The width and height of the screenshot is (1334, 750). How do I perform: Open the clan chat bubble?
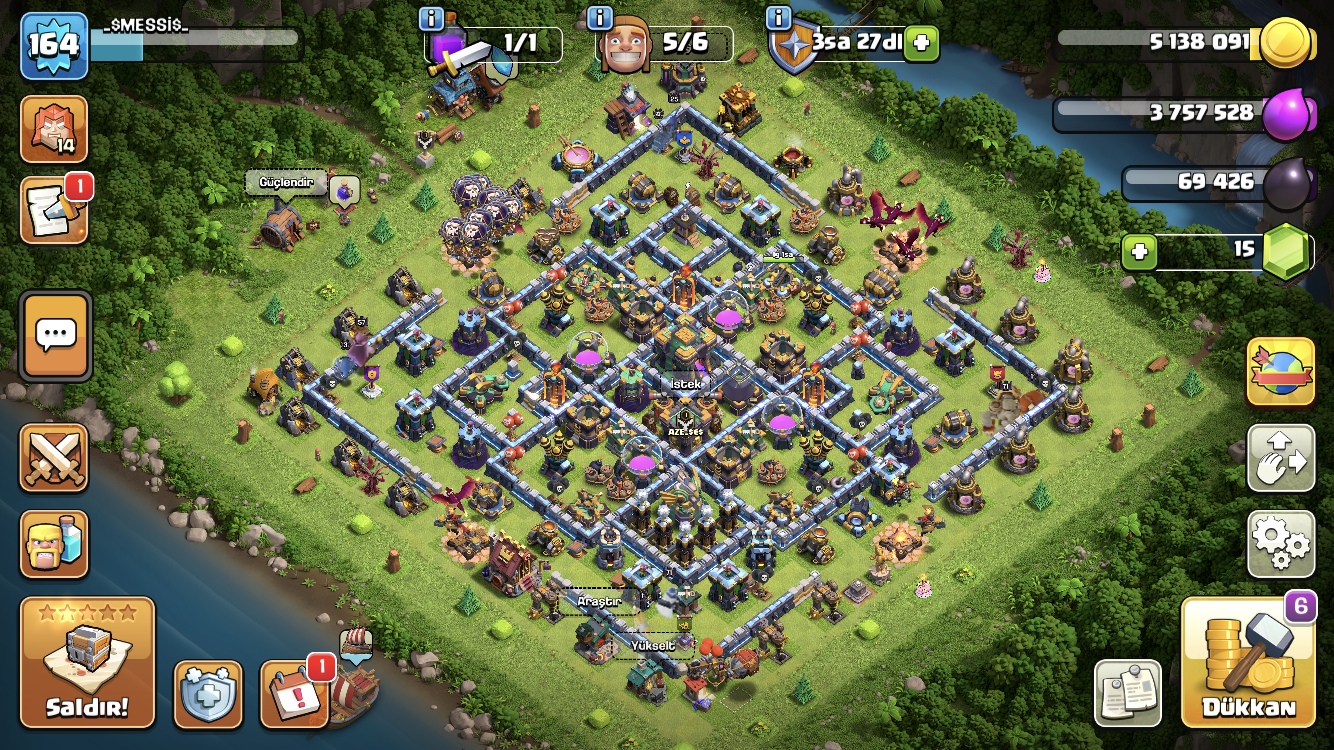pyautogui.click(x=55, y=334)
